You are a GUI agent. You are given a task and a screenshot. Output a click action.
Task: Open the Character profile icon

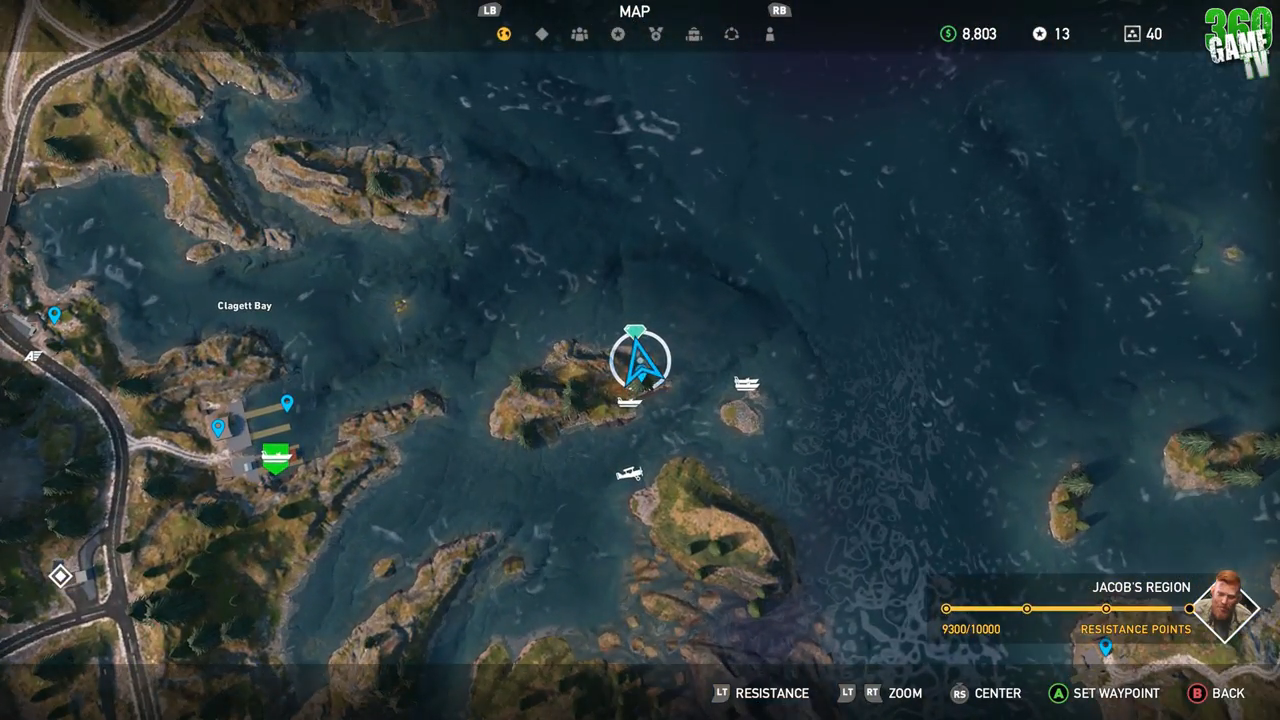[x=769, y=33]
